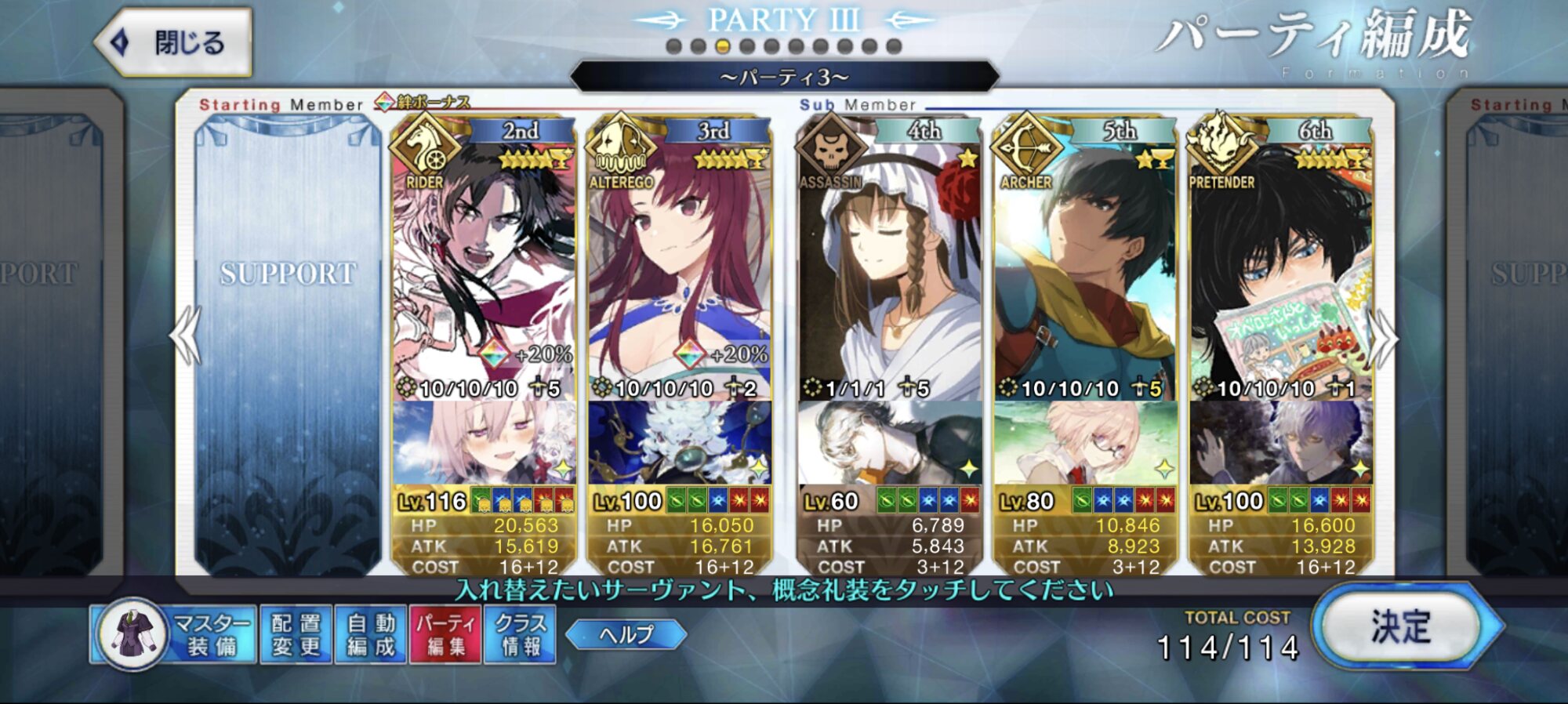Viewport: 1568px width, 704px height.
Task: Jump to the first party page dot
Action: 673,46
